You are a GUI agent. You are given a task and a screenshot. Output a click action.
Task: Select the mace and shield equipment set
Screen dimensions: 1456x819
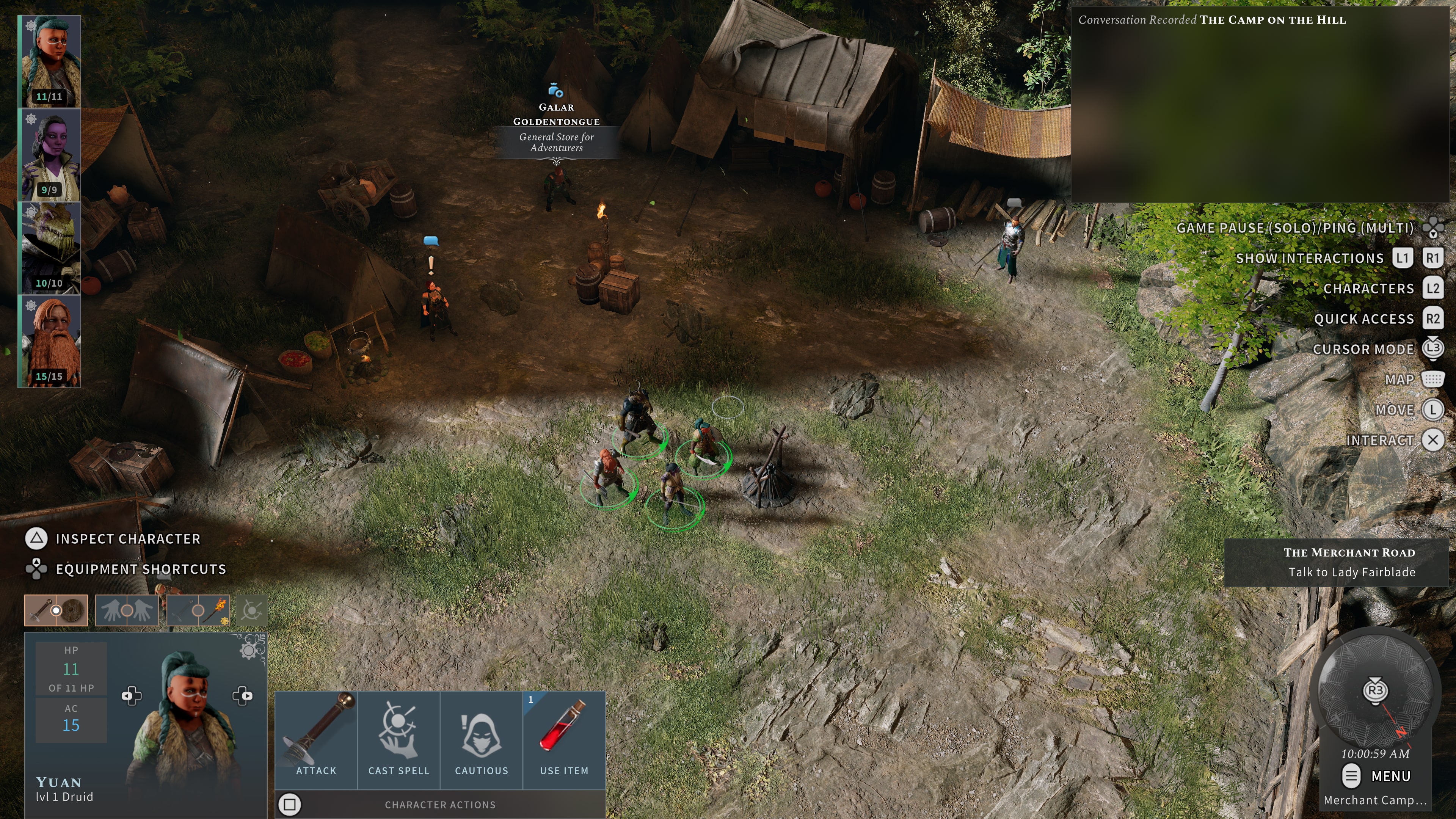pos(56,611)
